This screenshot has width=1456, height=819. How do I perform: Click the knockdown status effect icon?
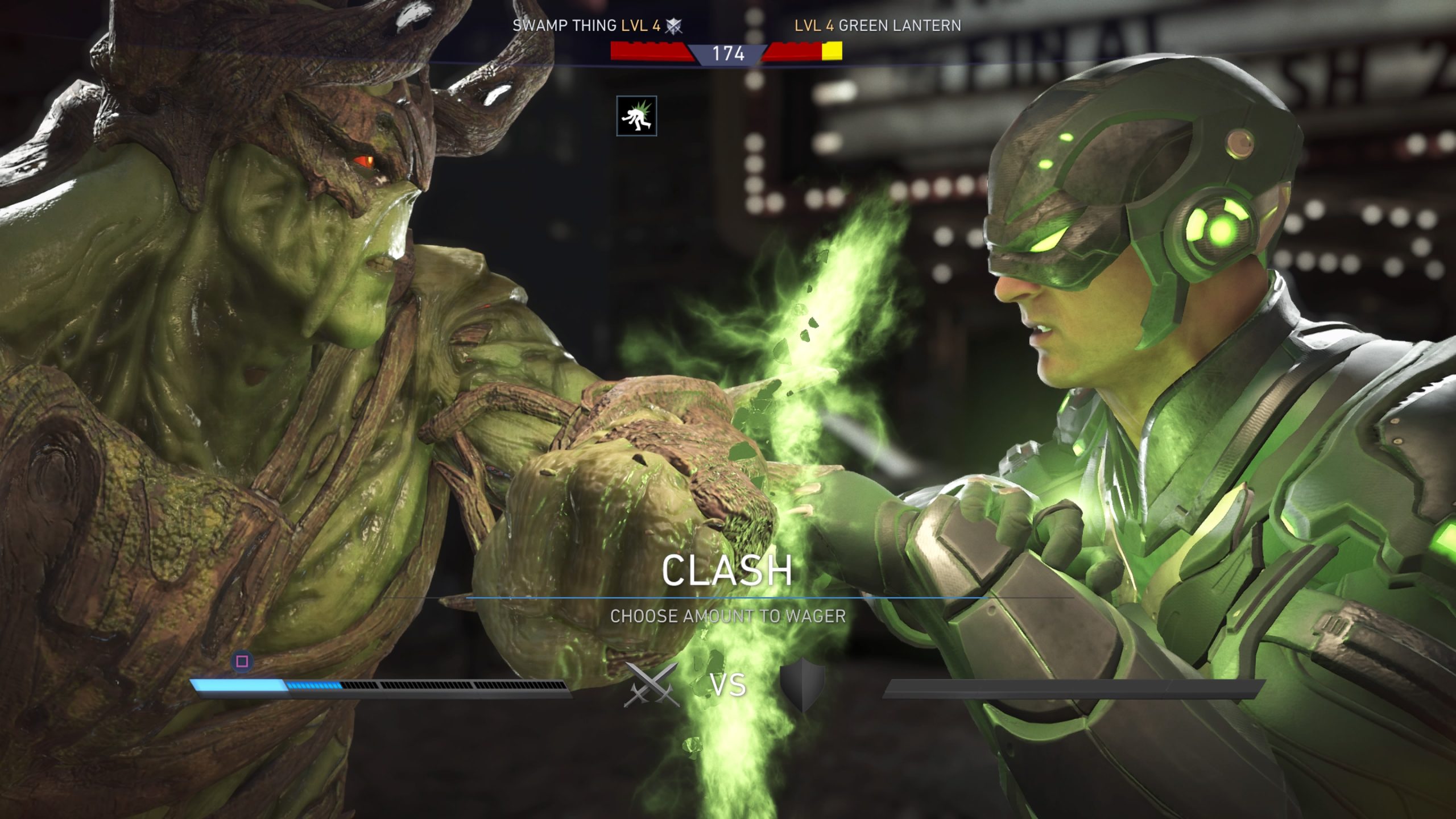[636, 116]
